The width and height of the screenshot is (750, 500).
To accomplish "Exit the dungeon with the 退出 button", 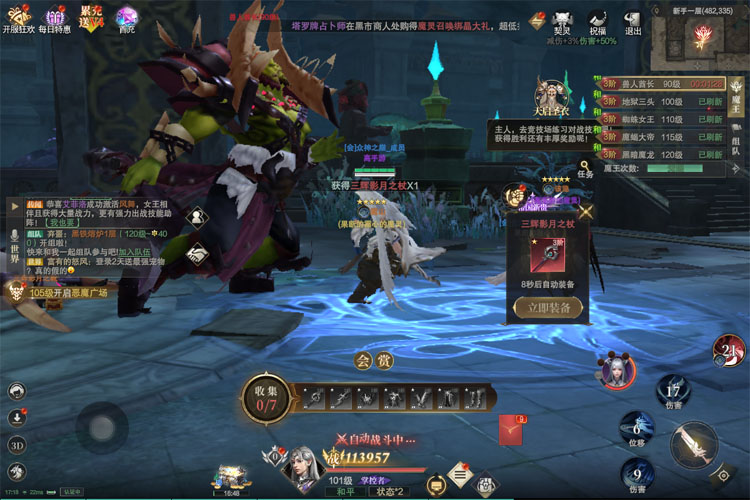I will [x=633, y=20].
